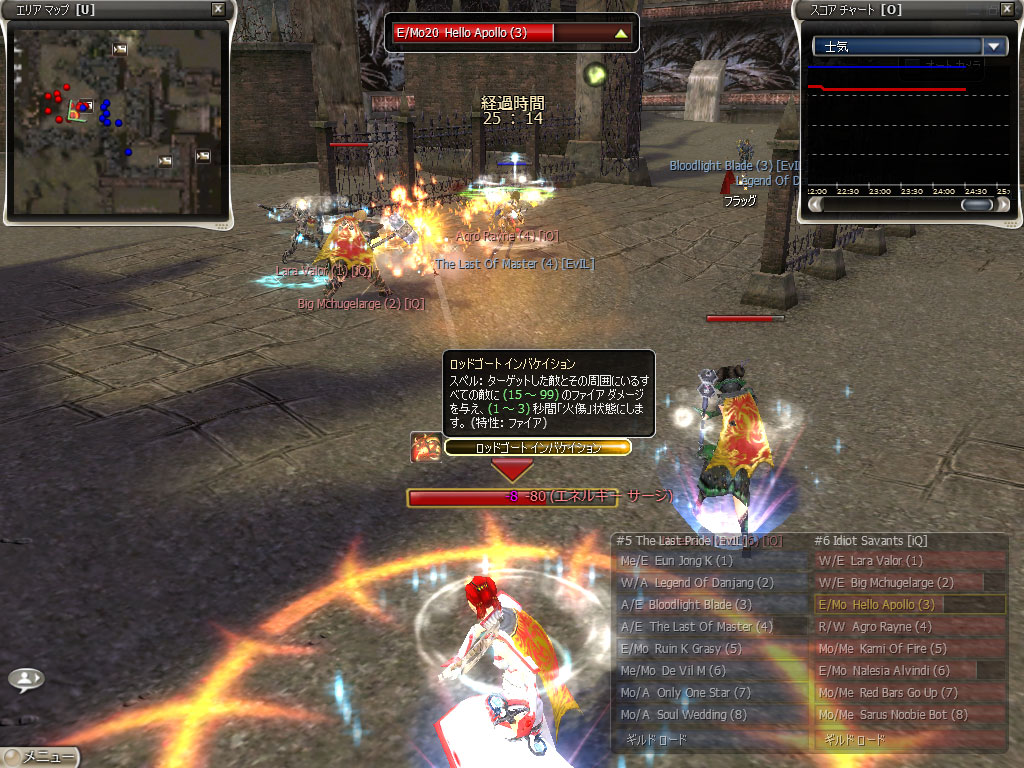This screenshot has height=768, width=1024.
Task: Select Red Bars Go Up roster row
Action: point(908,693)
